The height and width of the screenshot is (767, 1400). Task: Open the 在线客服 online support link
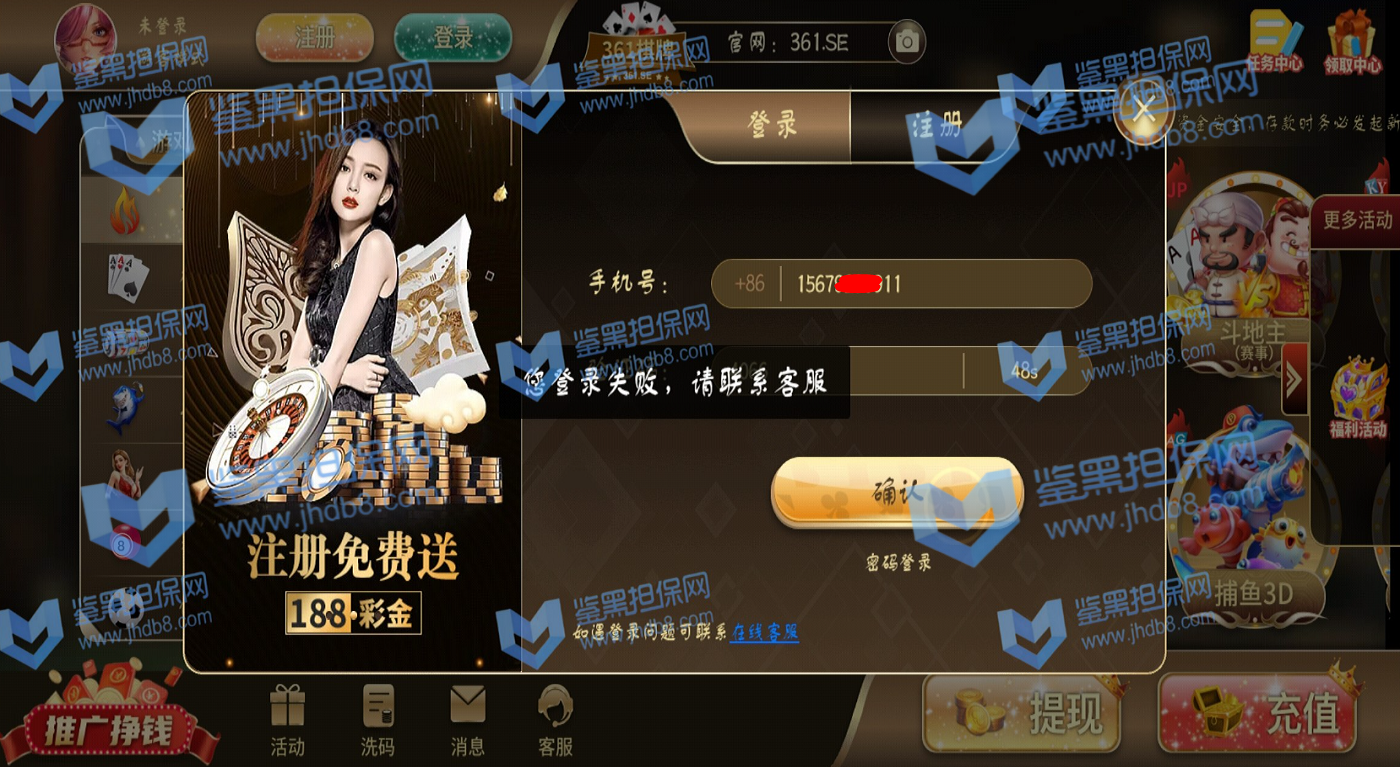(764, 632)
